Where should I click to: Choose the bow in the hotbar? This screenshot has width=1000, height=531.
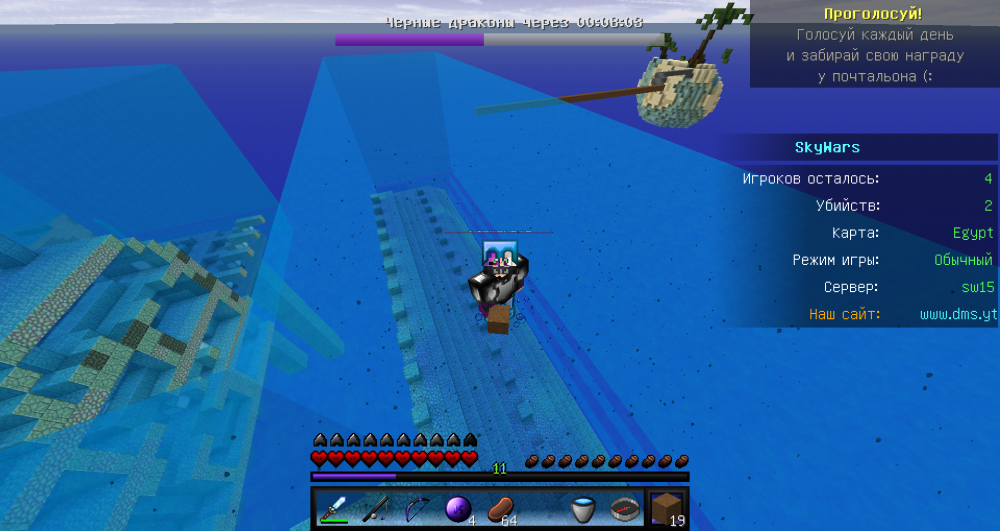pos(416,509)
